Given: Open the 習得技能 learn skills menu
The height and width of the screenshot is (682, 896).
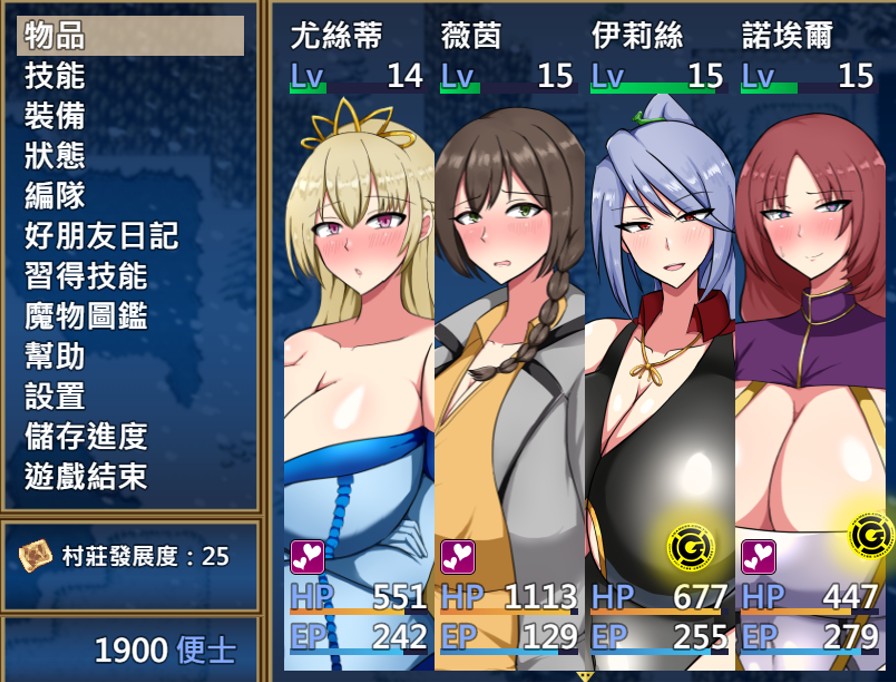Looking at the screenshot, I should coord(130,276).
